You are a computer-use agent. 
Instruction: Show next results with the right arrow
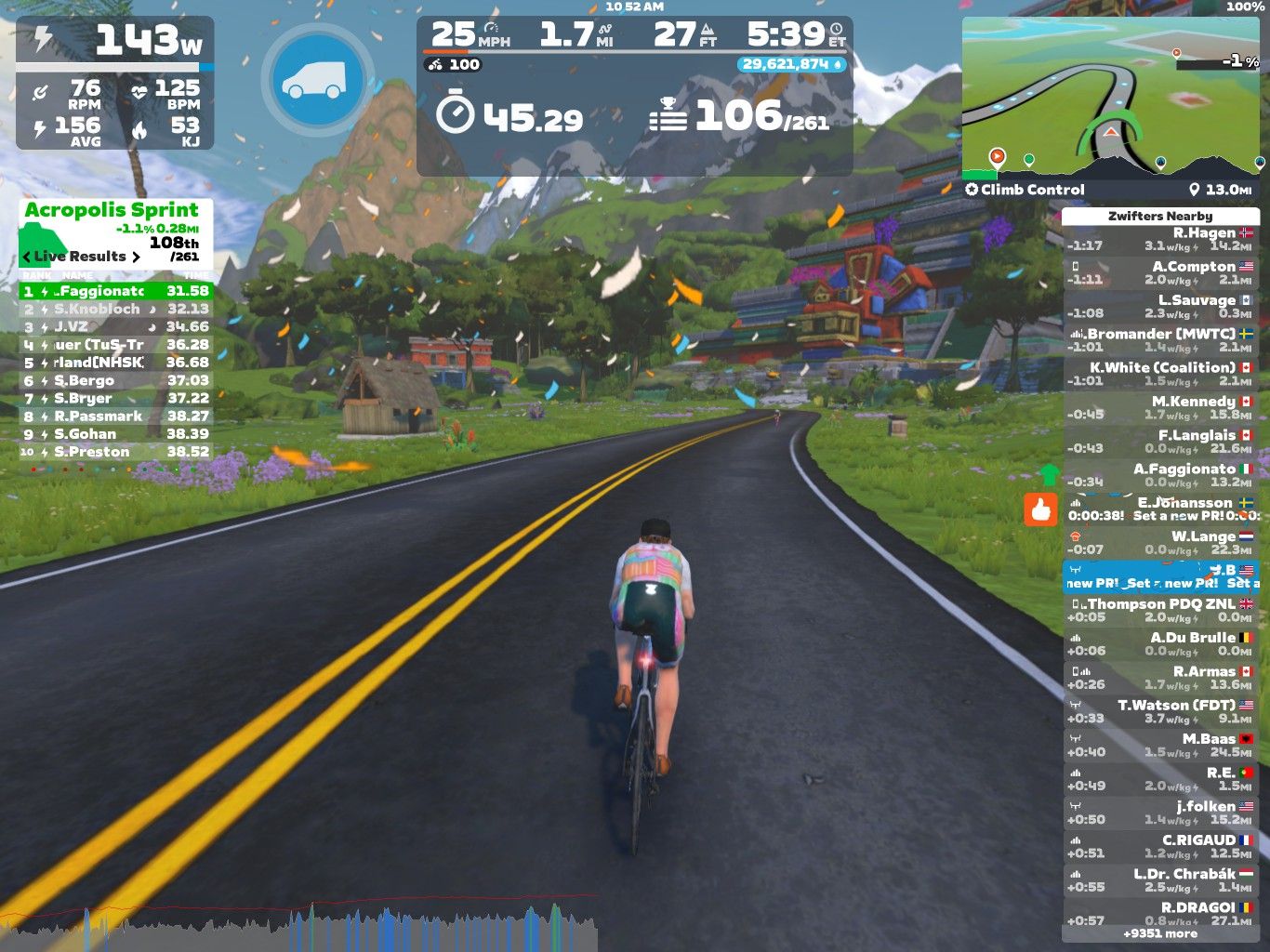[x=136, y=257]
